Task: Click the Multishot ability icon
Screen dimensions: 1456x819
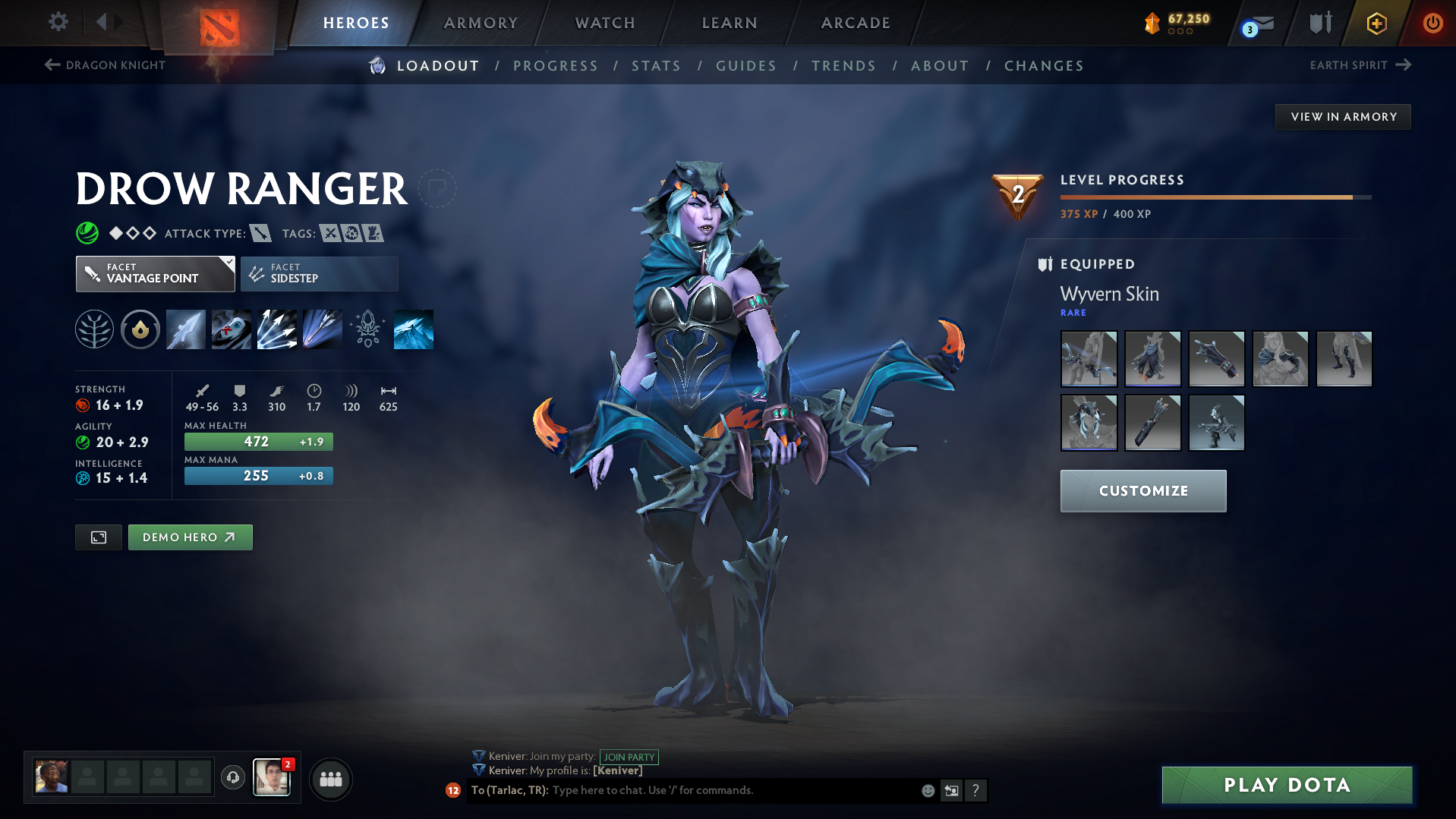Action: (277, 329)
